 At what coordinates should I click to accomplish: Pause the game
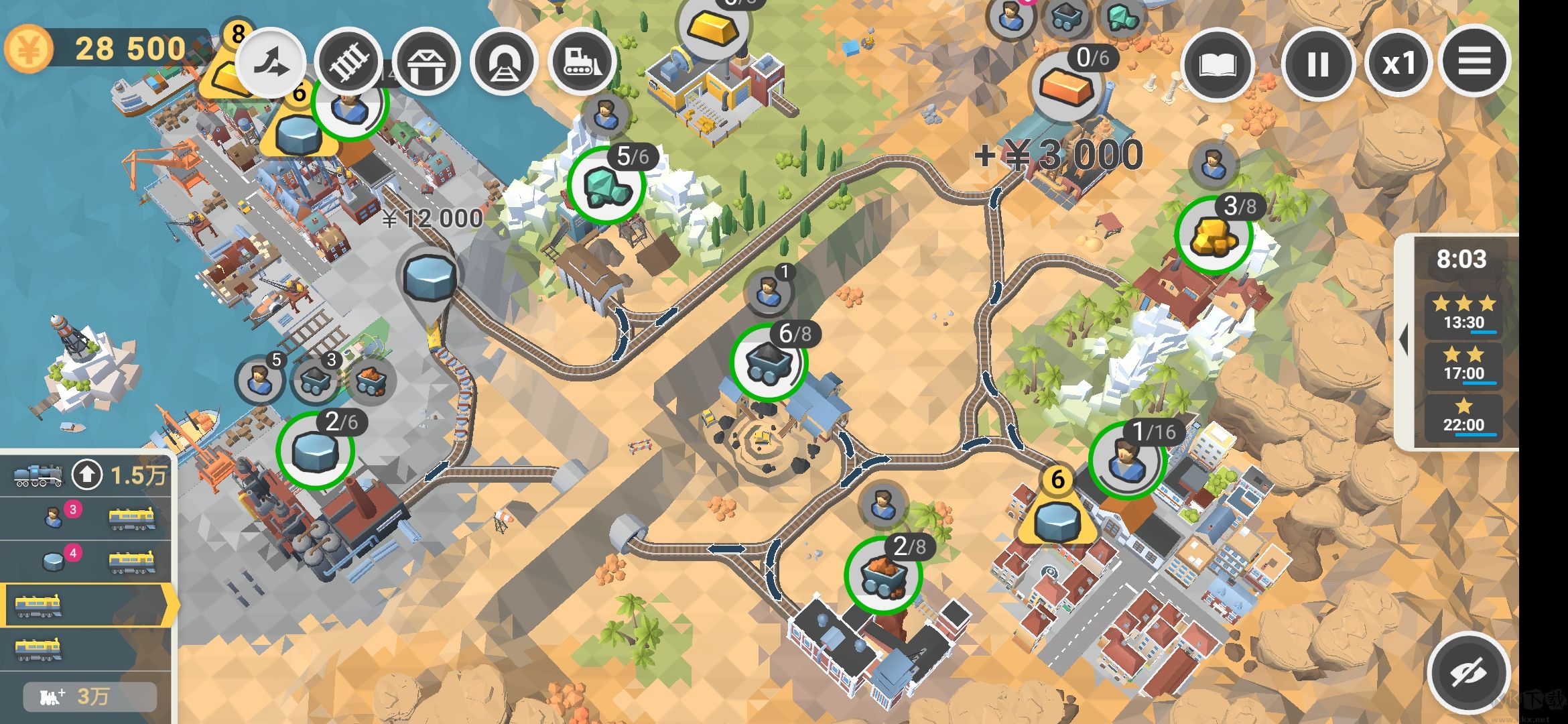coord(1317,64)
